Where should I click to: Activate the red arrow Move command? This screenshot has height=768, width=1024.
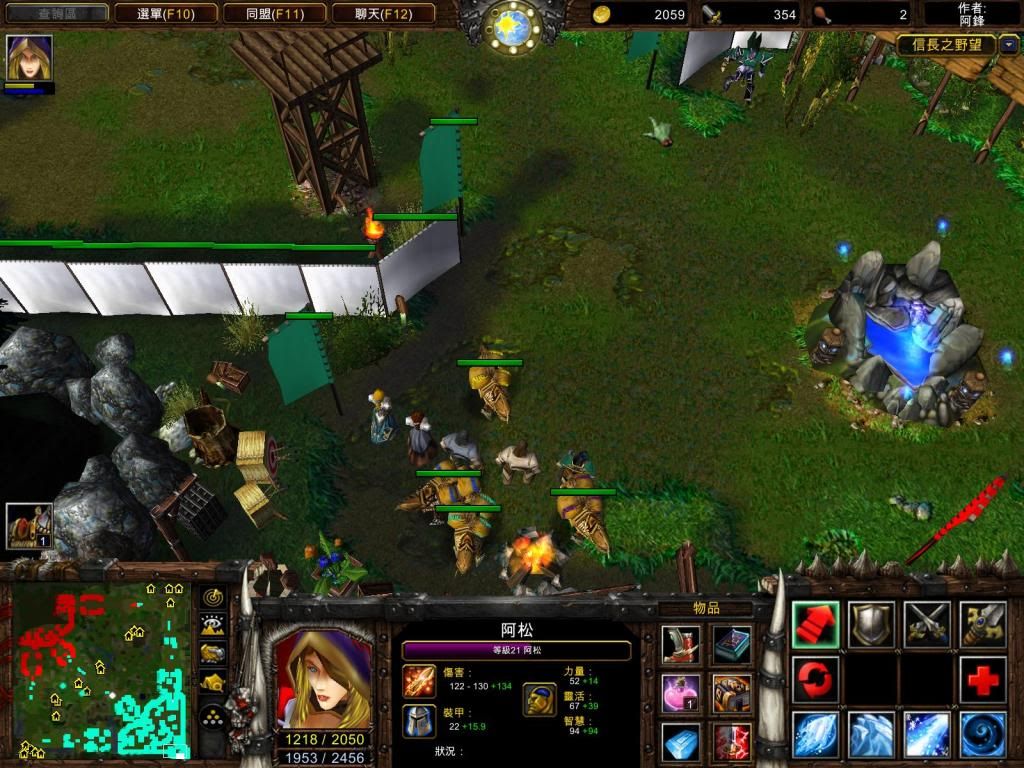pyautogui.click(x=815, y=624)
